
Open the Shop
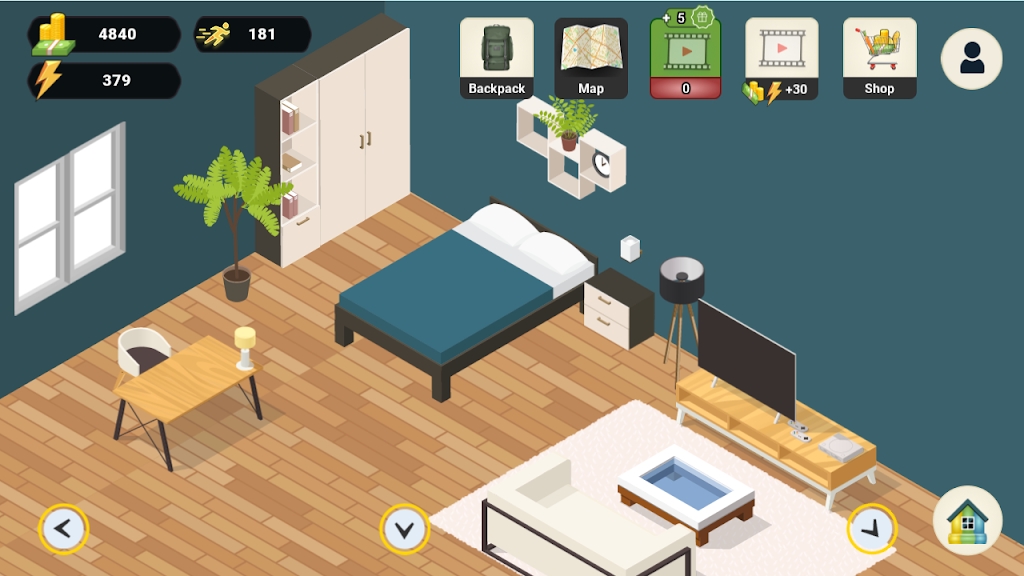coord(879,58)
